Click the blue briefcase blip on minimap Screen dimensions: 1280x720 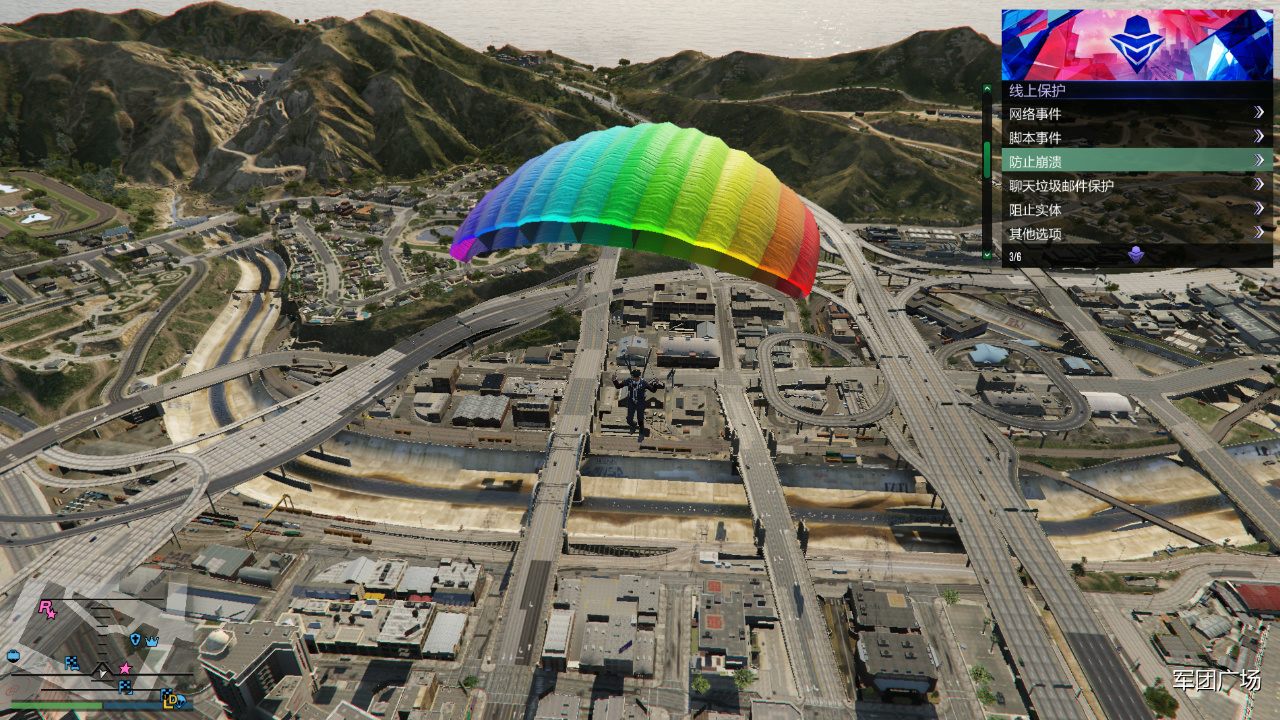[x=13, y=655]
